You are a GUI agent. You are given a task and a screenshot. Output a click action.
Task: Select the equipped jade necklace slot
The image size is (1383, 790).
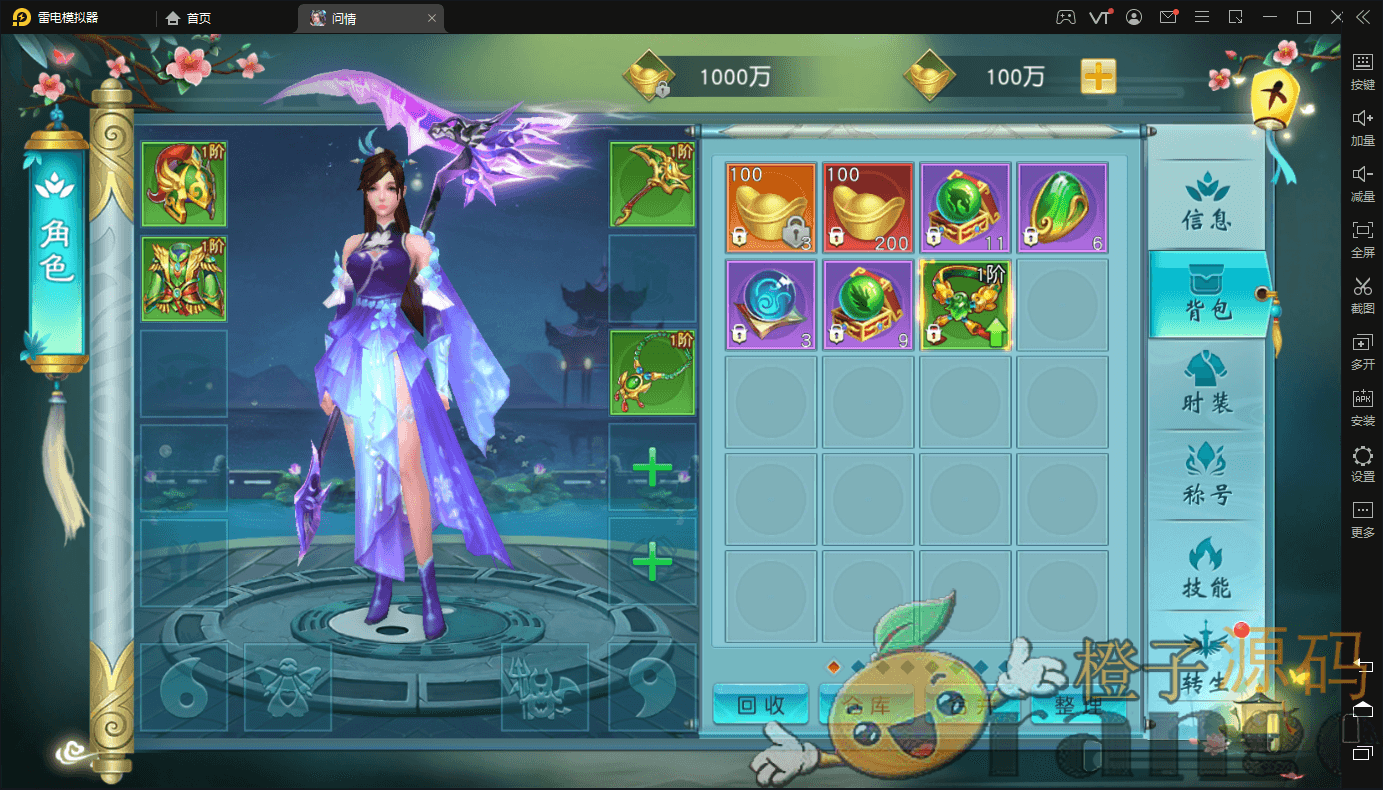(x=652, y=372)
